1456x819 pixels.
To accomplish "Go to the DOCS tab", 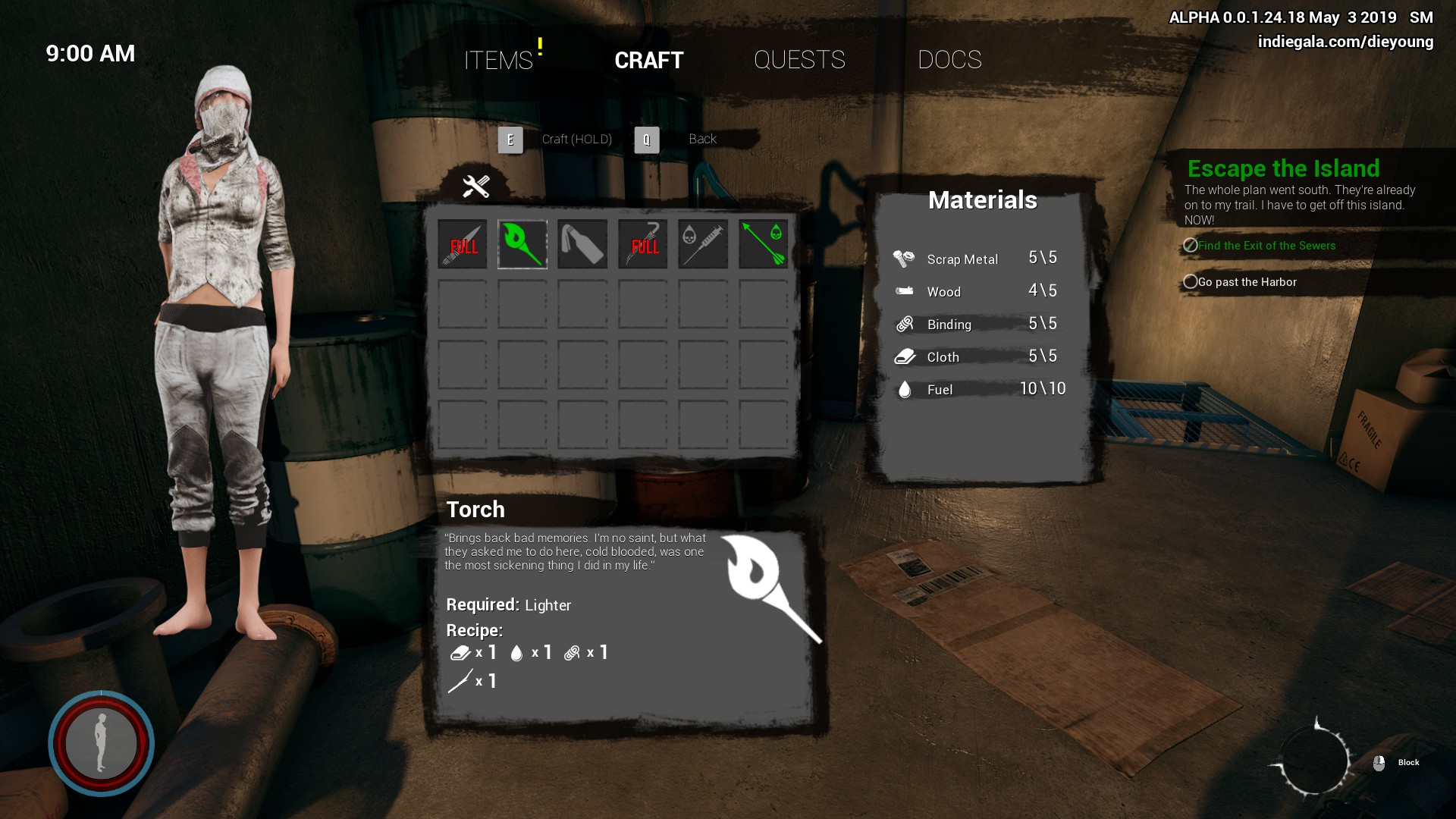I will 949,60.
